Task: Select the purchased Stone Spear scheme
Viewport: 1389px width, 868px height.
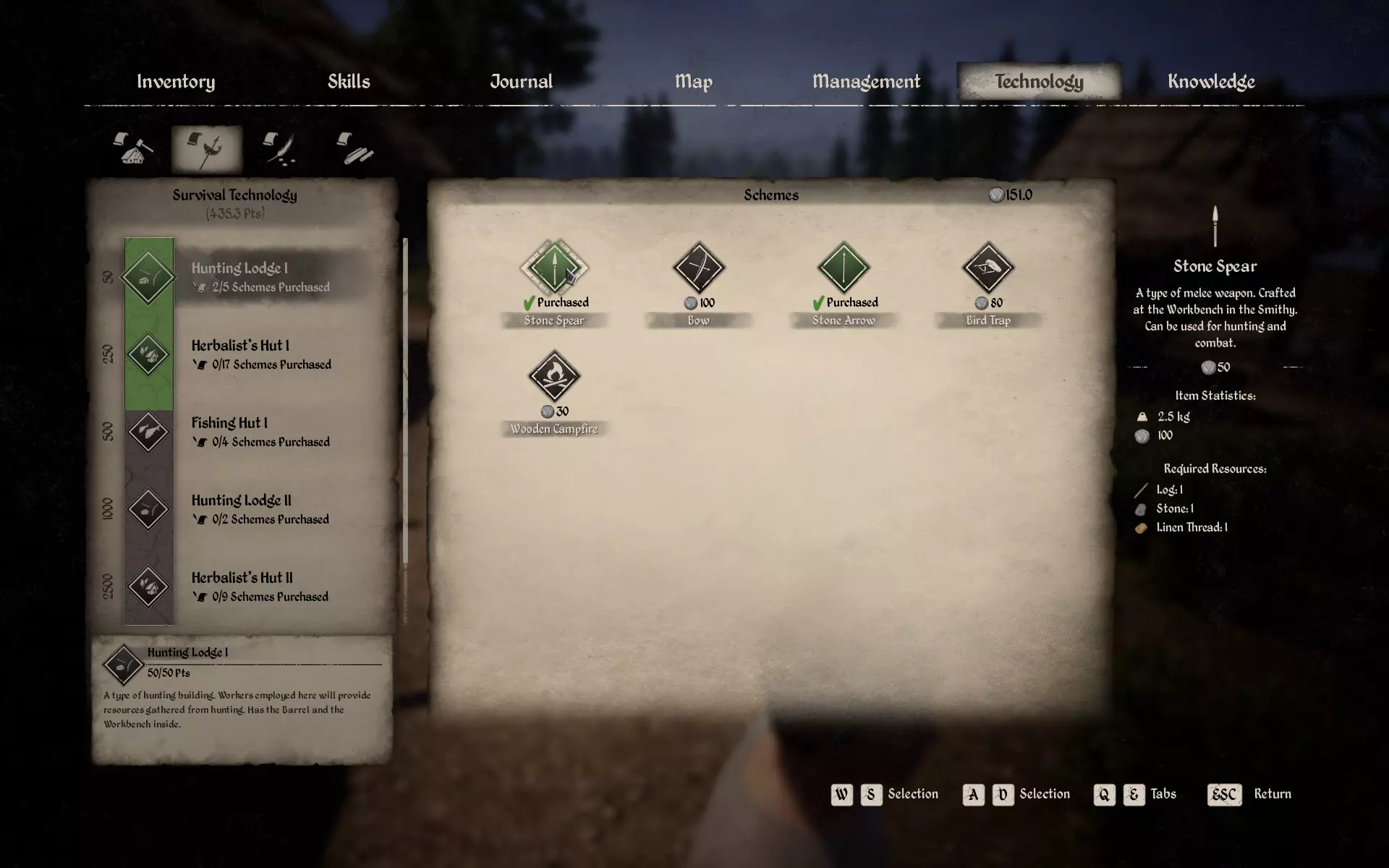Action: [554, 268]
